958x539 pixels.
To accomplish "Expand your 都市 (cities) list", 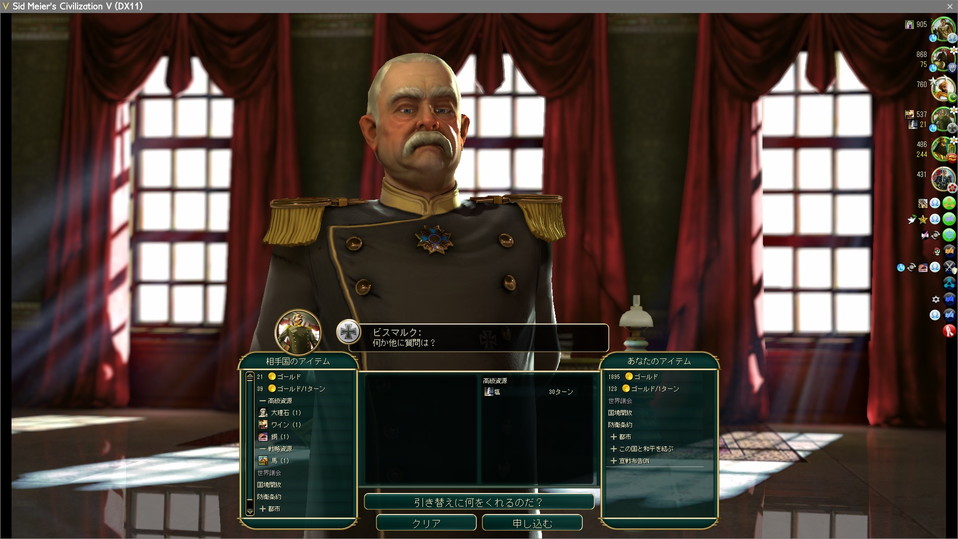I will [x=625, y=437].
